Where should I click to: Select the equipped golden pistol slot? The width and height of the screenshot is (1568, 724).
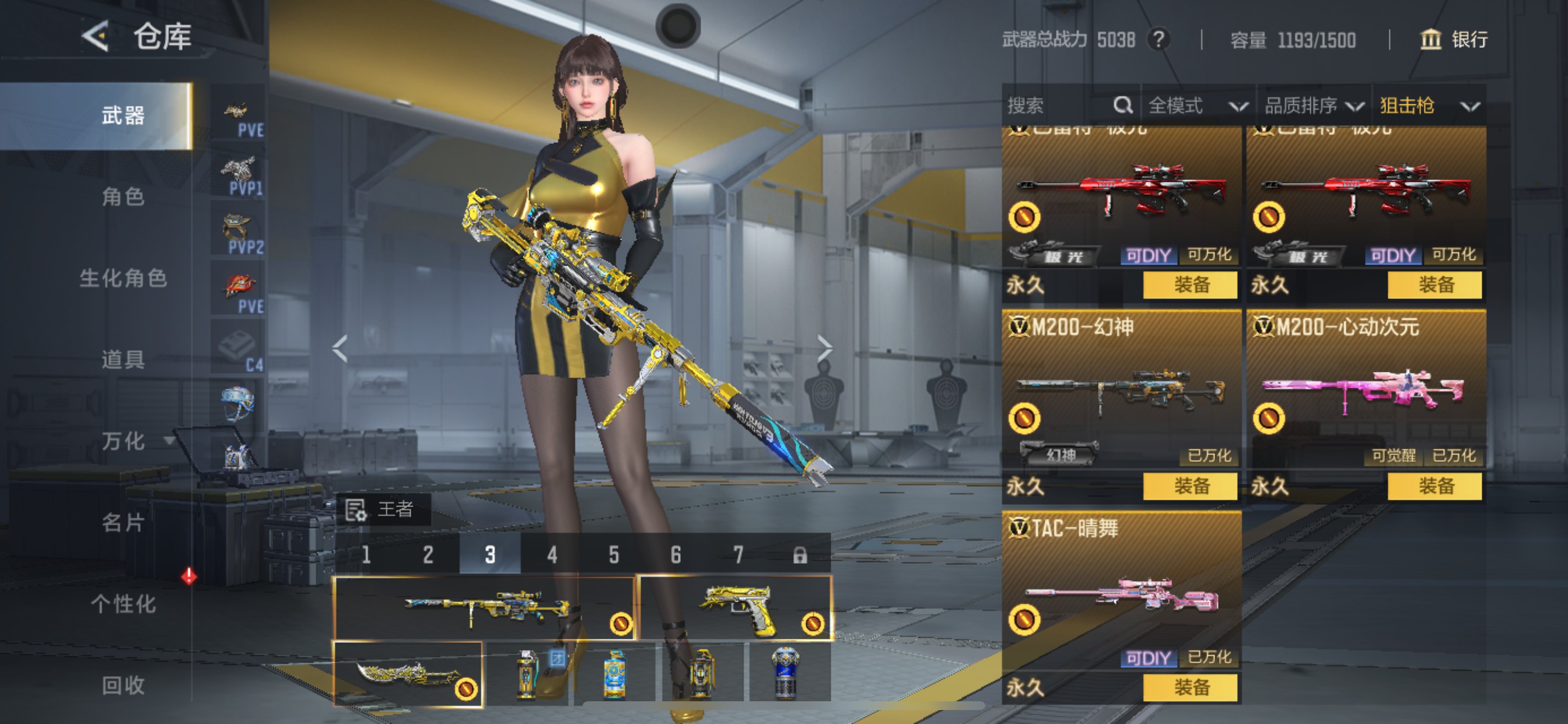pyautogui.click(x=736, y=609)
